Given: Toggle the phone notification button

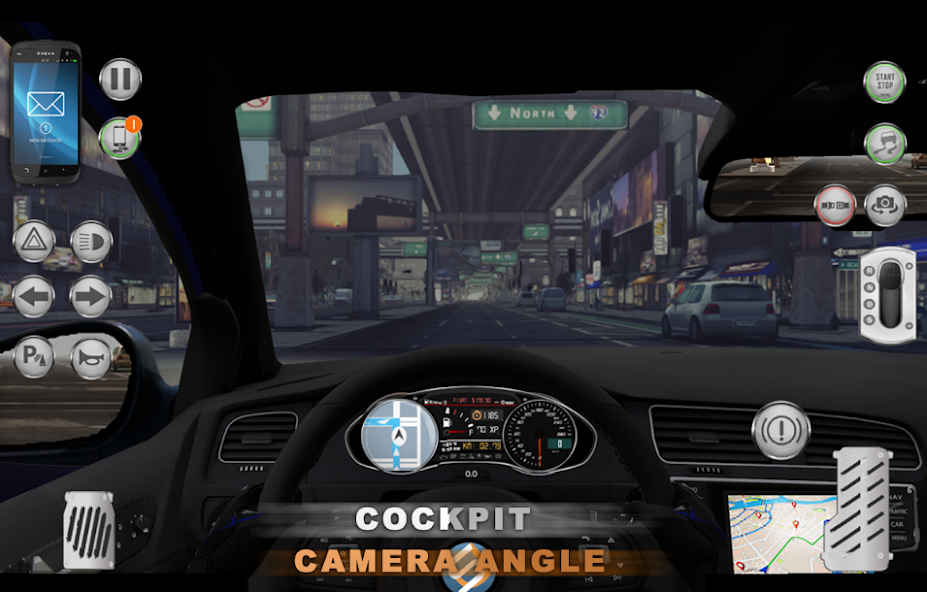Looking at the screenshot, I should [x=120, y=137].
